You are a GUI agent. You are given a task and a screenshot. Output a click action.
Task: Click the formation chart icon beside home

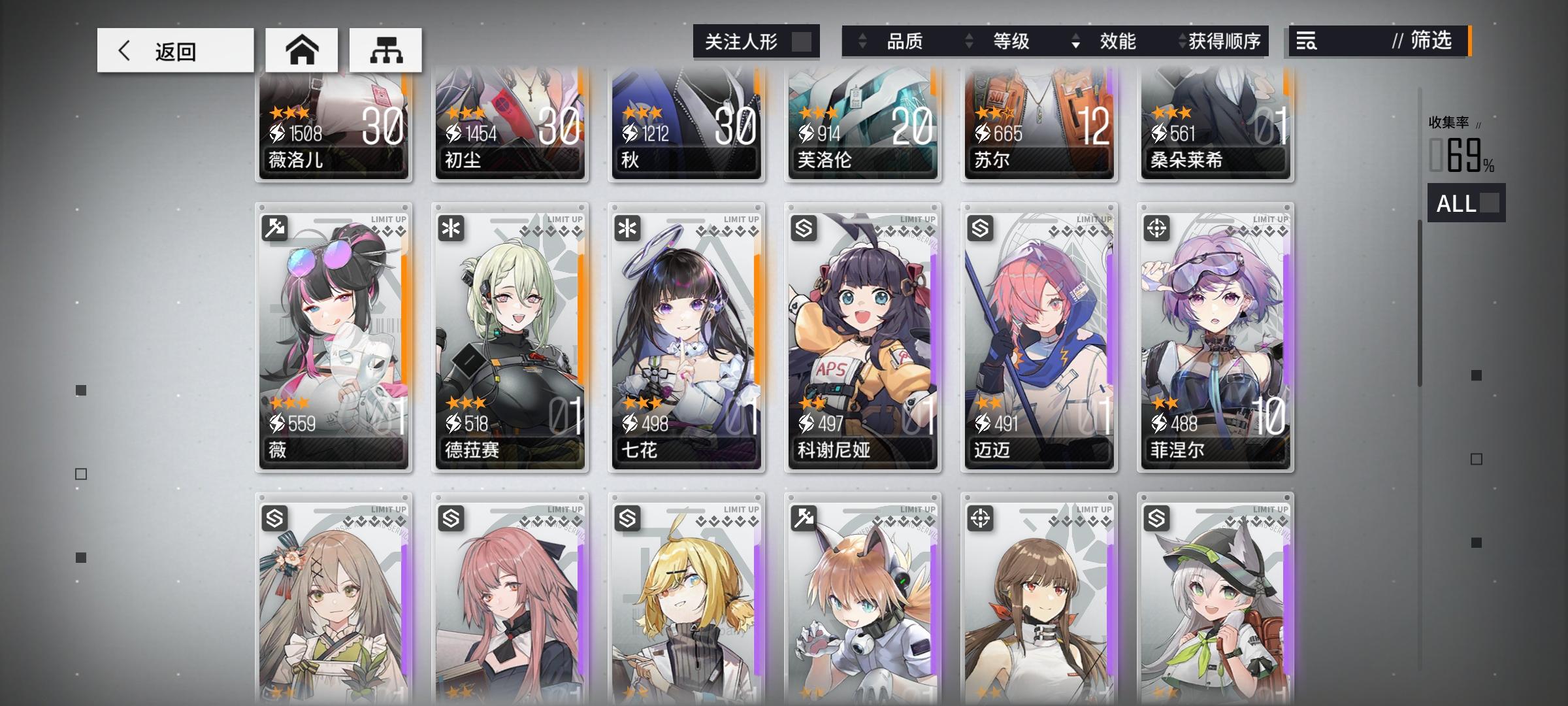(387, 49)
